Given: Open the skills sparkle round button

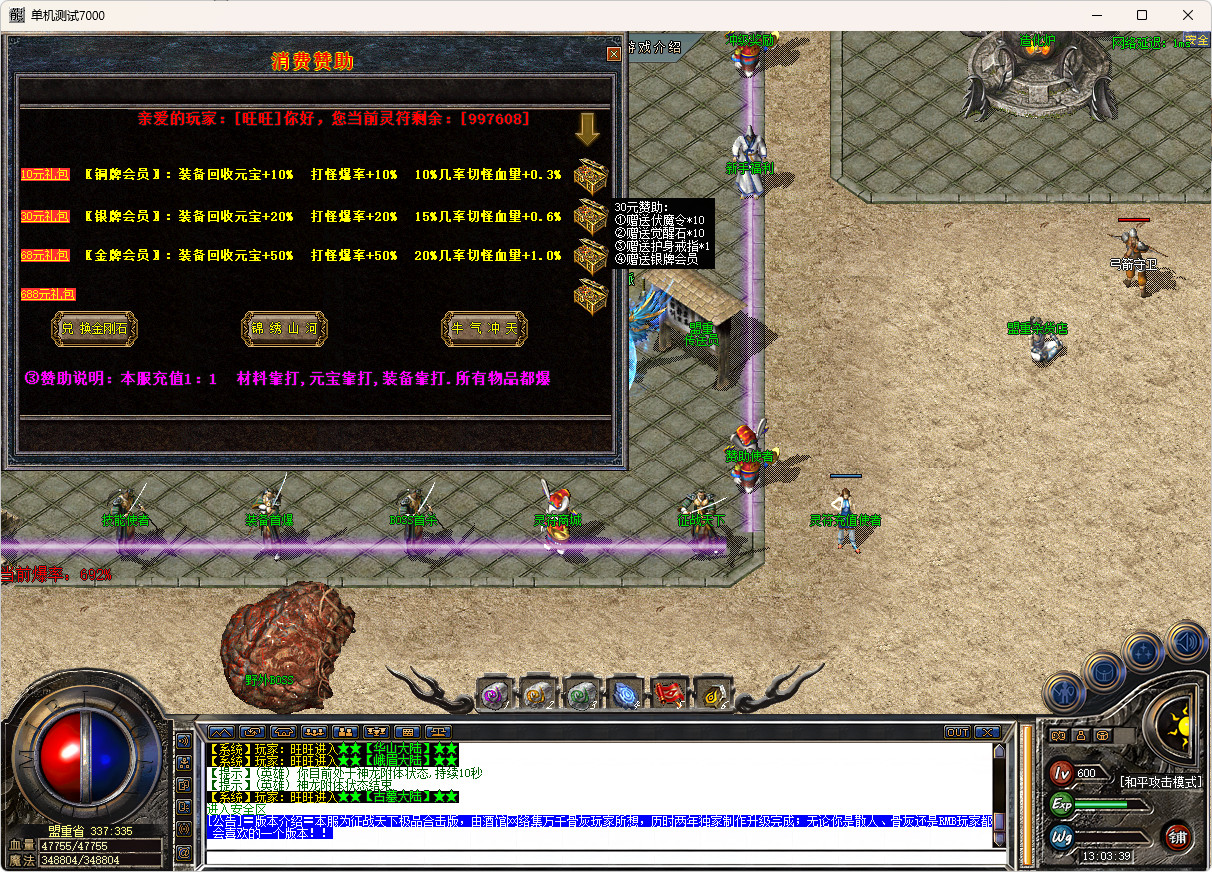Looking at the screenshot, I should click(1142, 651).
